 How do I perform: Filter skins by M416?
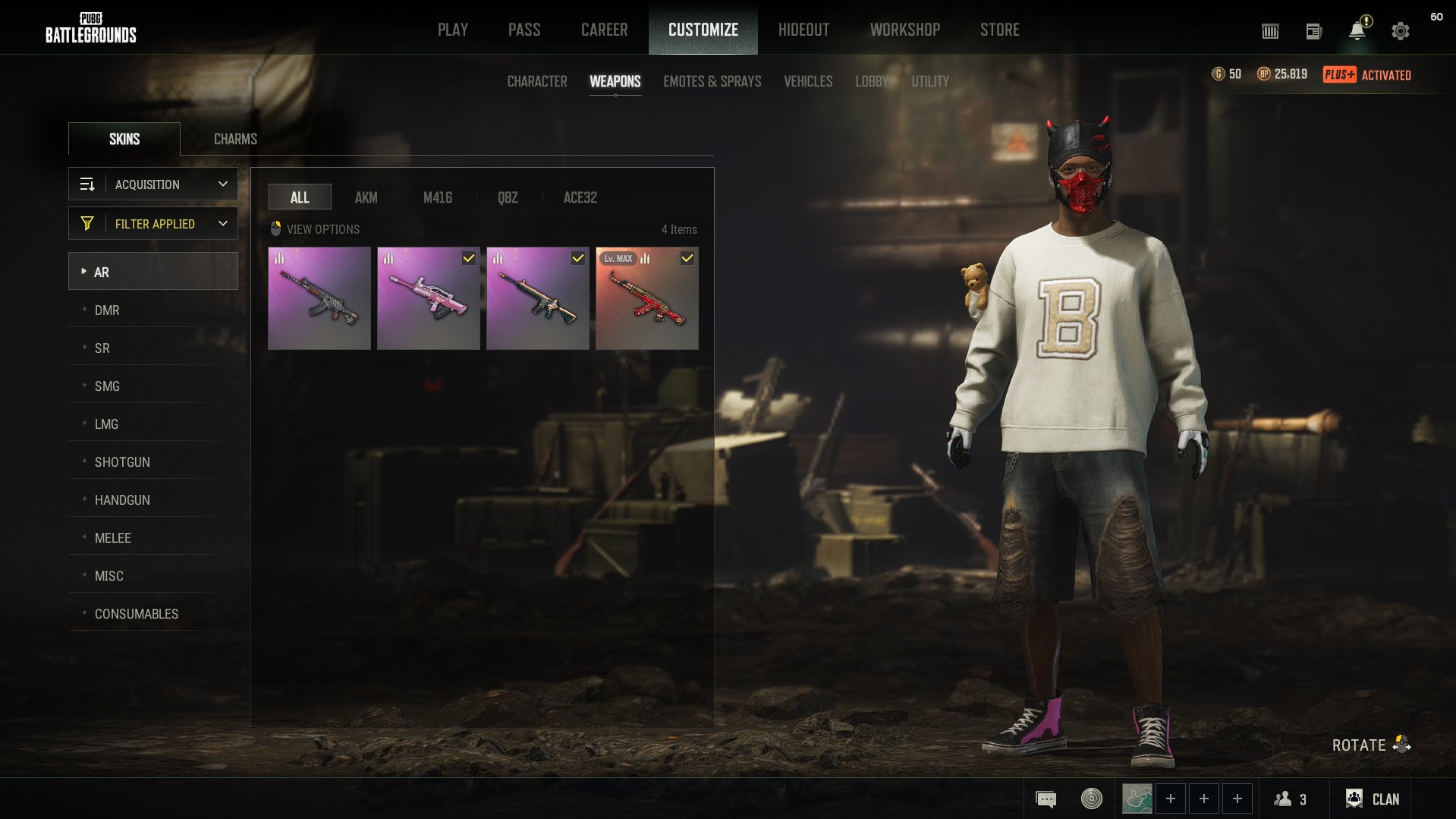tap(437, 197)
